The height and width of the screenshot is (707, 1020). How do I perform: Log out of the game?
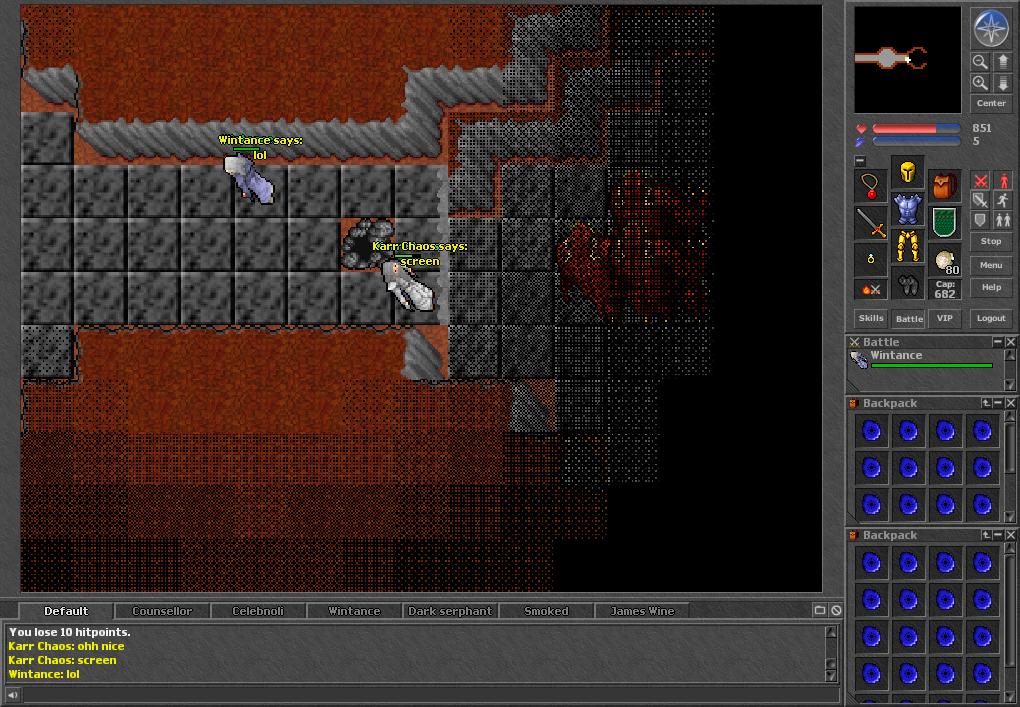991,318
